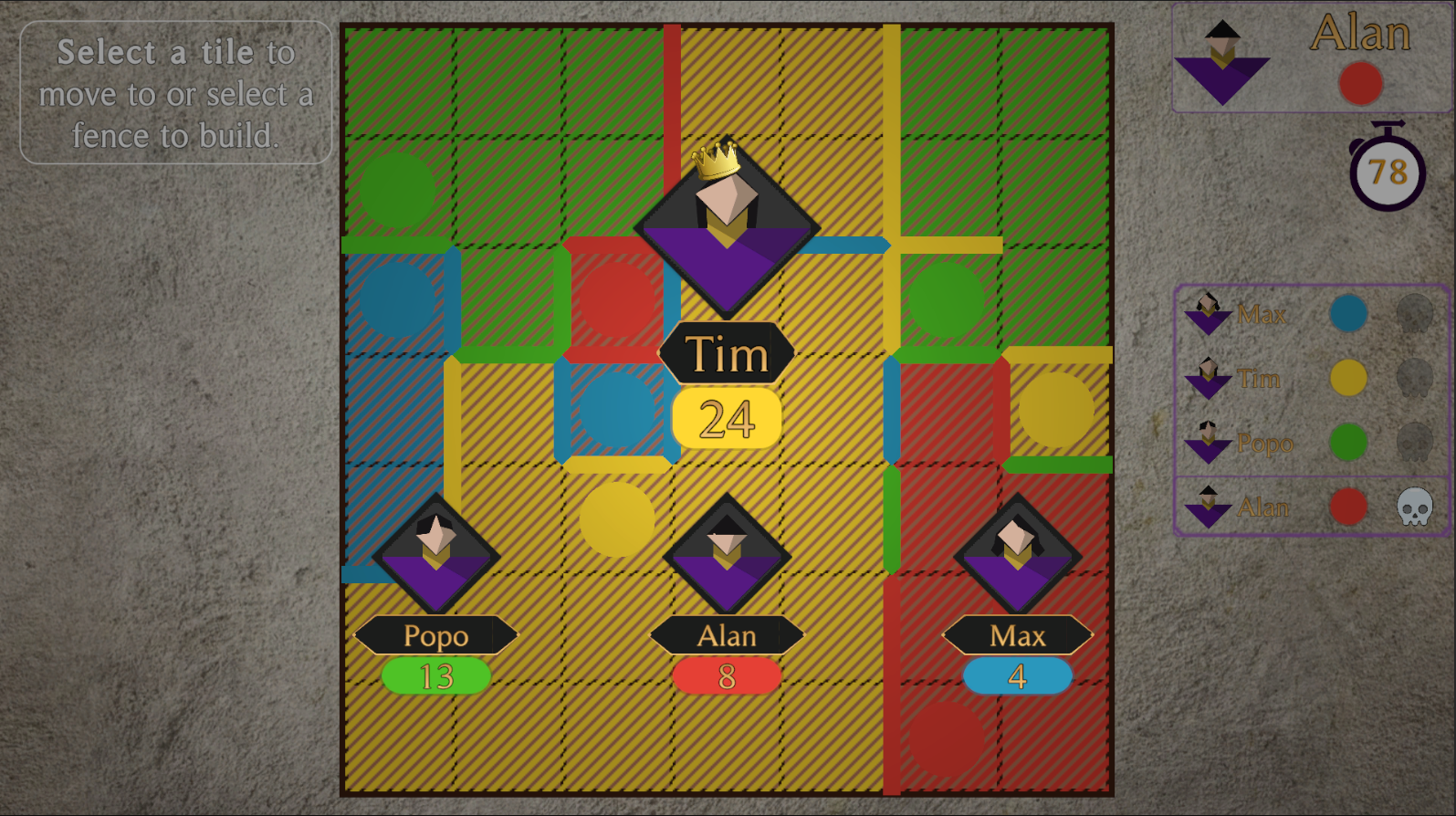
Task: Click Popo's pawn on the board
Action: (x=435, y=552)
